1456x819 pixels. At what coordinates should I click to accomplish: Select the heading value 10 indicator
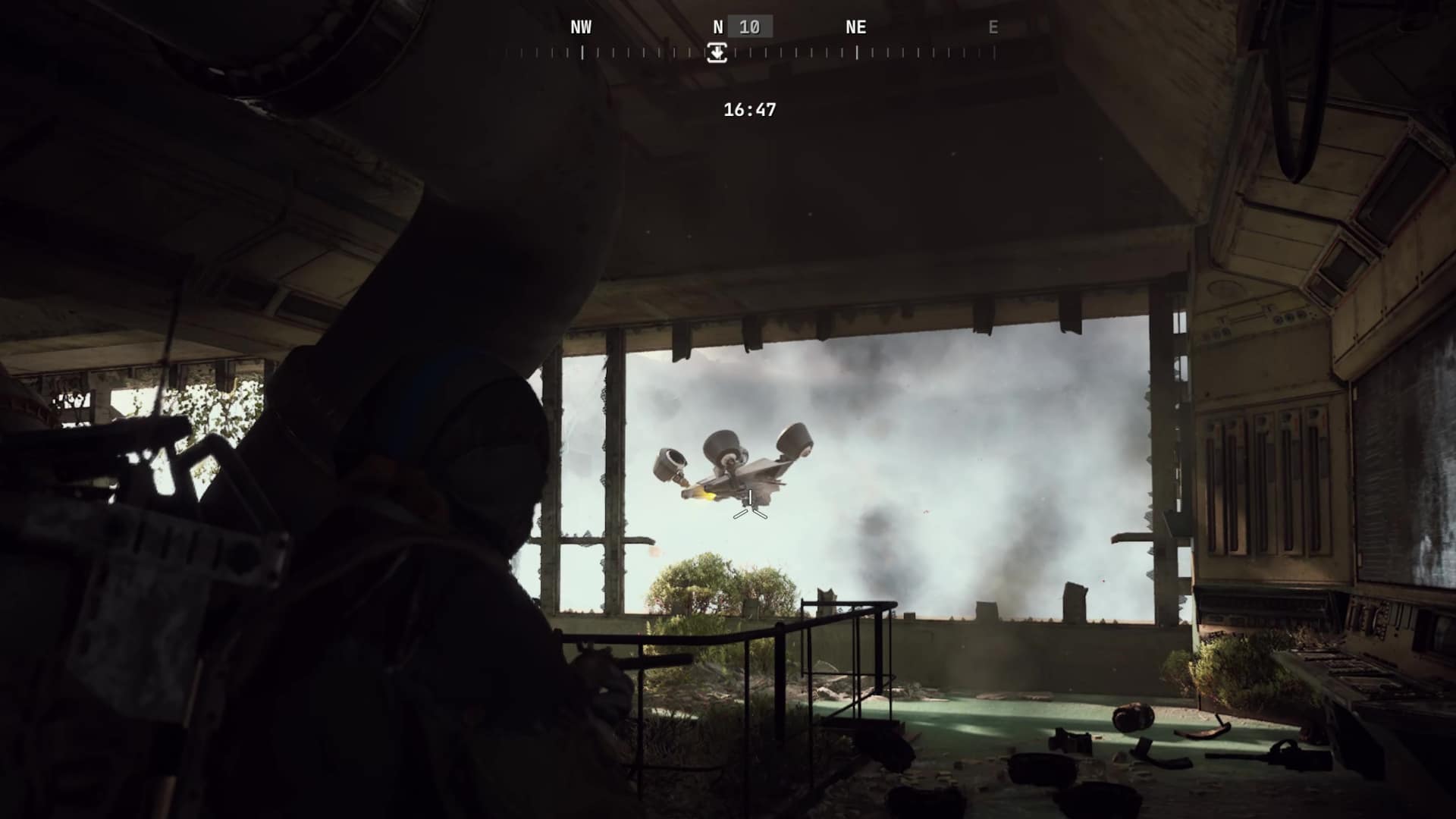(x=752, y=27)
